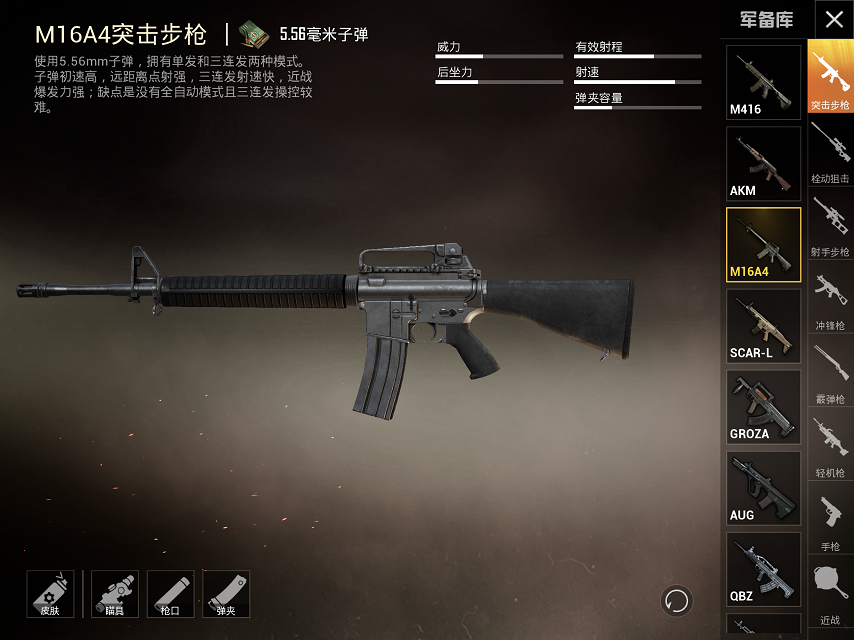Show the shotgun (霰弹枪) category
Viewport: 854px width, 640px height.
pyautogui.click(x=830, y=371)
